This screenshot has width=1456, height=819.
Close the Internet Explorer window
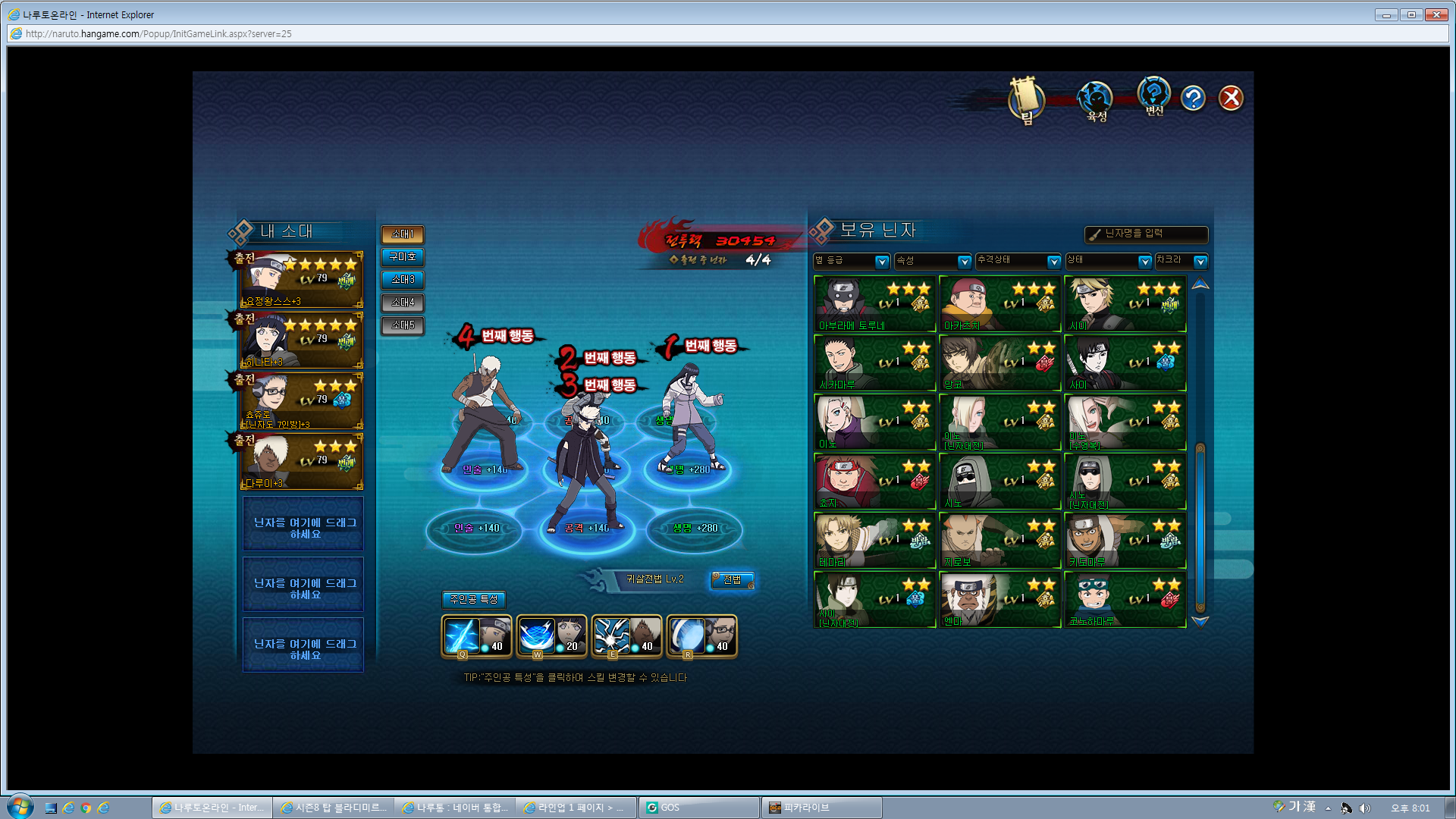coord(1436,14)
